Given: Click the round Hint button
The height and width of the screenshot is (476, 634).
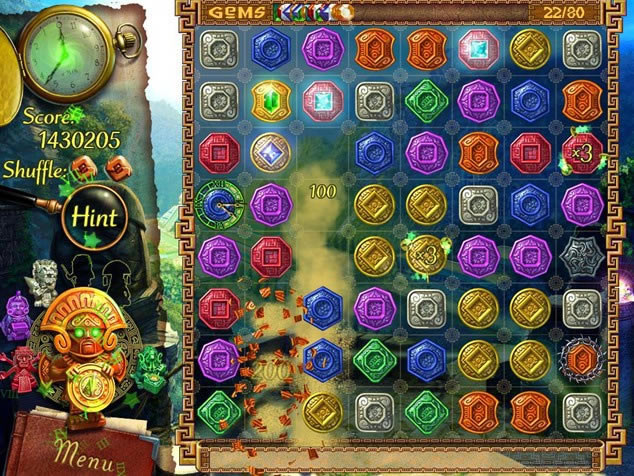Looking at the screenshot, I should [92, 216].
